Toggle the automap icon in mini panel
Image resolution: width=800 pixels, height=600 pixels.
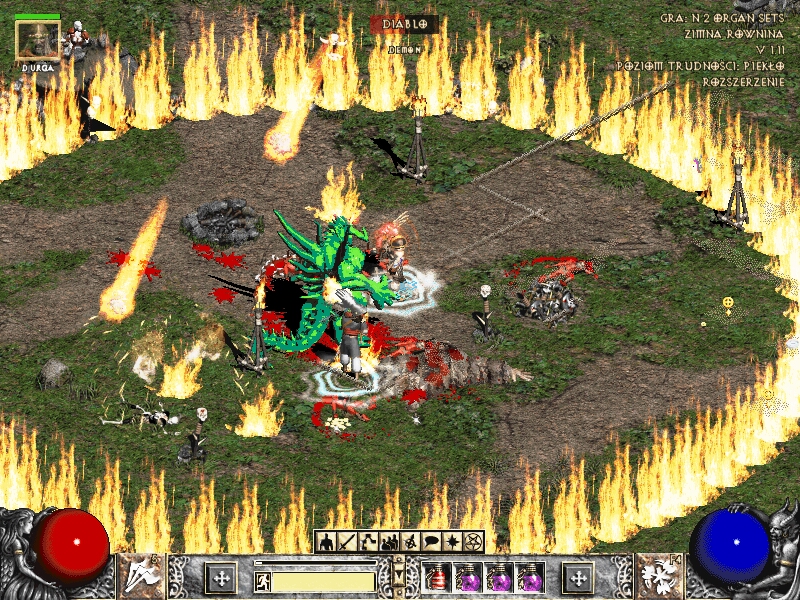410,542
